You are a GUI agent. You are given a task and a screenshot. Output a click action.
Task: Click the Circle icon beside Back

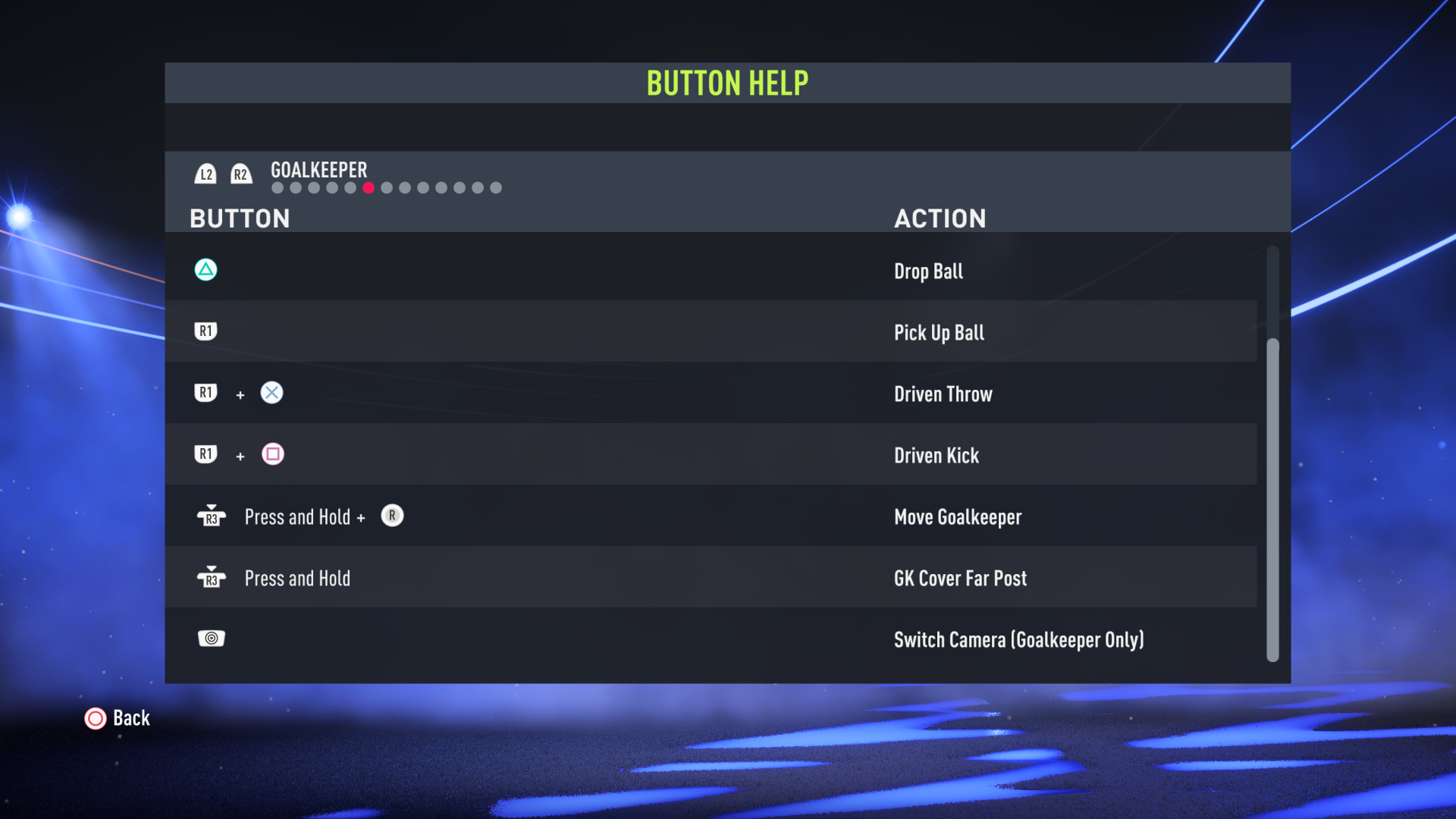96,719
